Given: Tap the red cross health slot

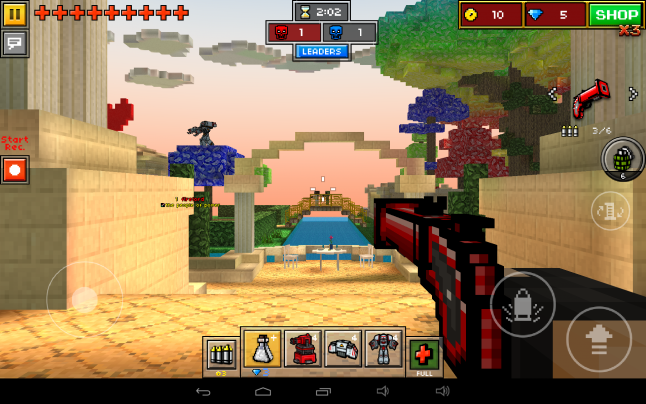Looking at the screenshot, I should point(424,354).
